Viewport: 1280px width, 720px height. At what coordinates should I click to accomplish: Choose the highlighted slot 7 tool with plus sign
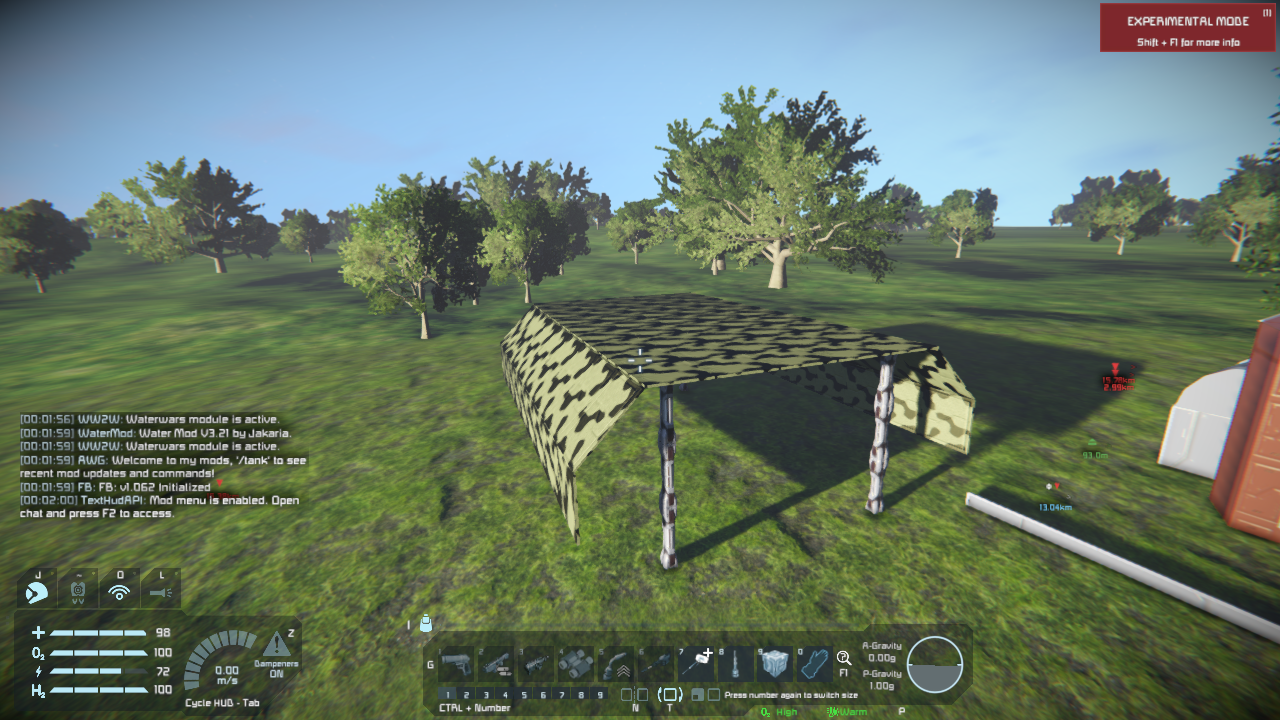click(x=696, y=663)
